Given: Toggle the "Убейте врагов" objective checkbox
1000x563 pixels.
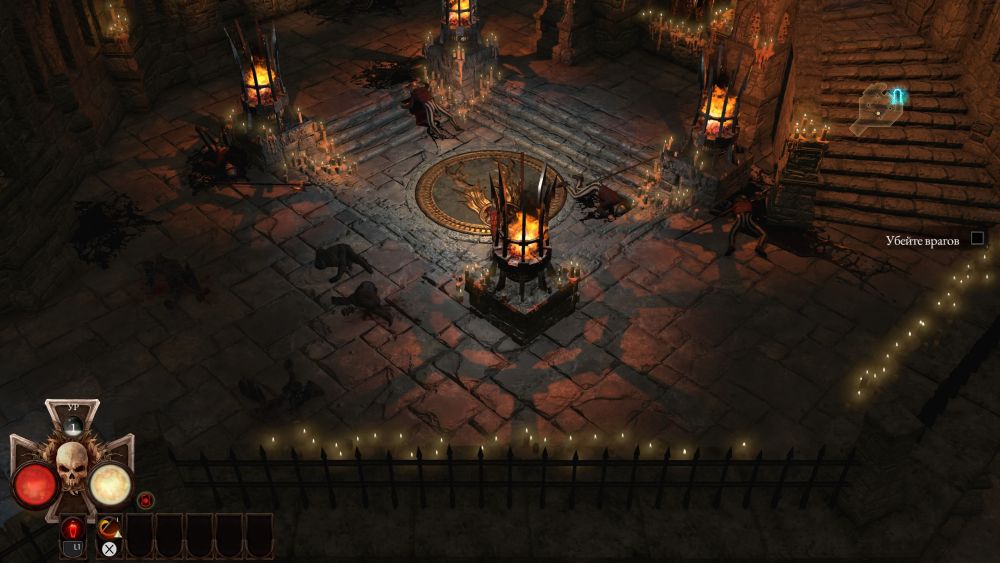Looking at the screenshot, I should tap(978, 239).
